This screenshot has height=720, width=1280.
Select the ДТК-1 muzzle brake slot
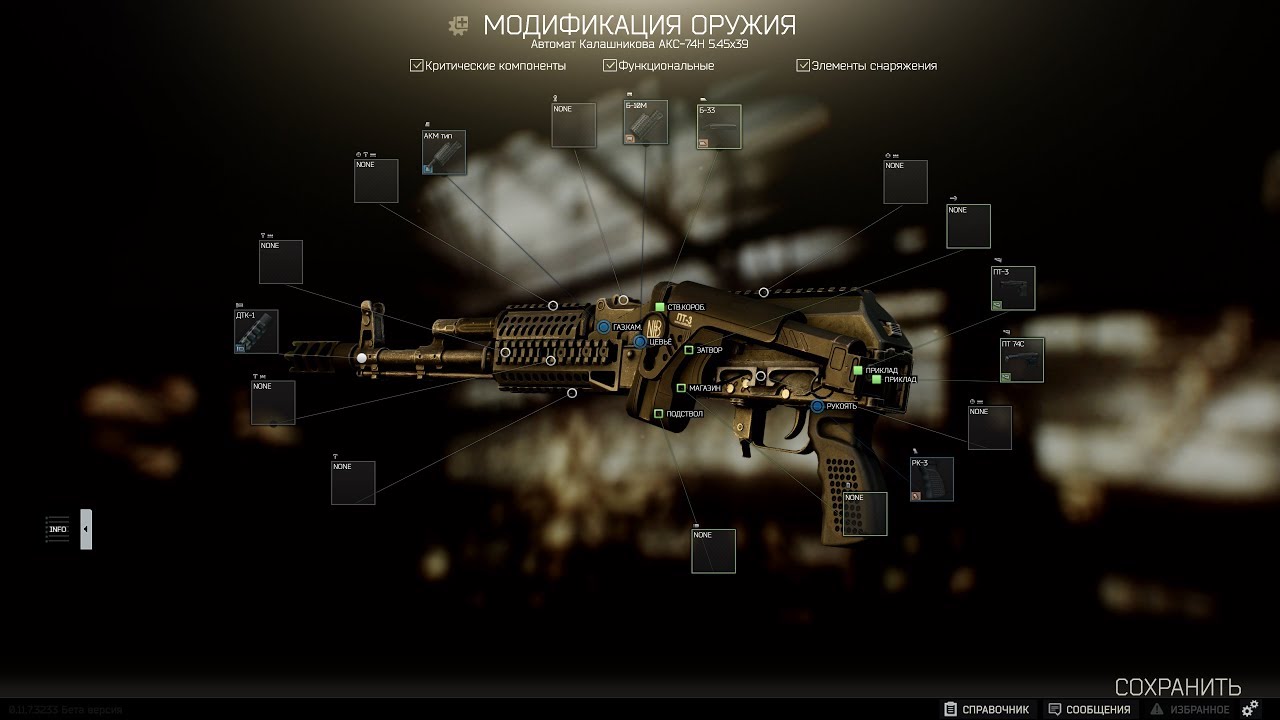256,332
